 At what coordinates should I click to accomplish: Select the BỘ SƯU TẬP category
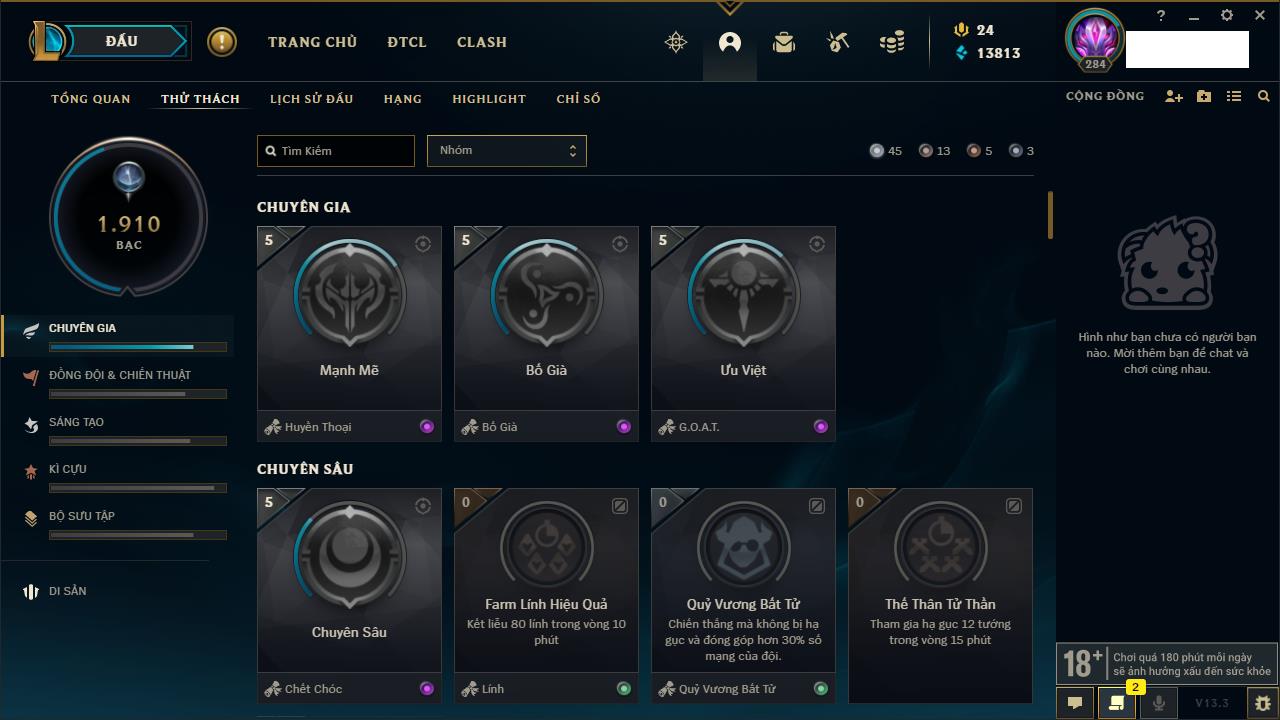(x=82, y=516)
